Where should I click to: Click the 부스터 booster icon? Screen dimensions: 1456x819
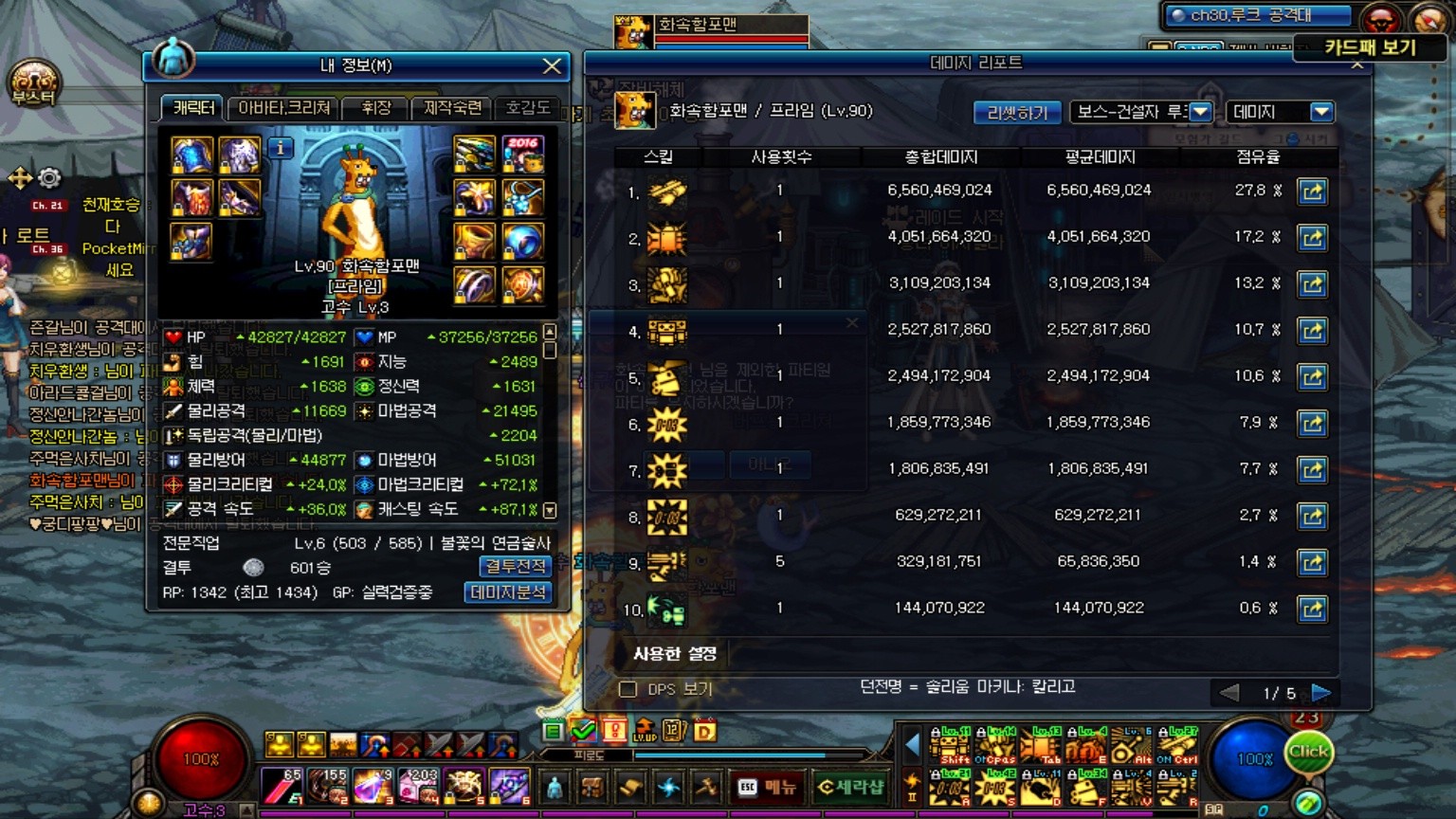coord(34,83)
